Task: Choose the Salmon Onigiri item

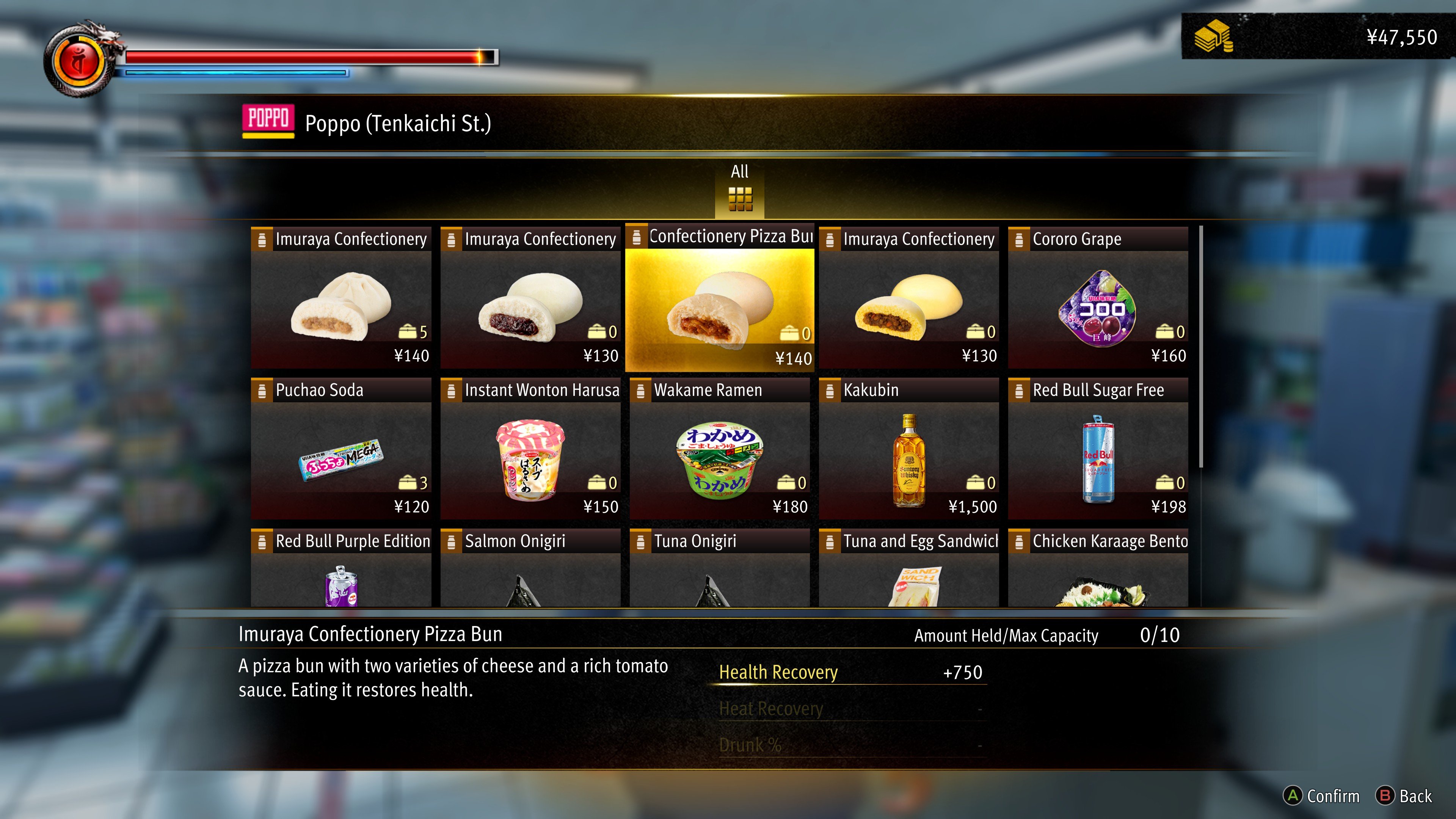Action: (x=530, y=568)
